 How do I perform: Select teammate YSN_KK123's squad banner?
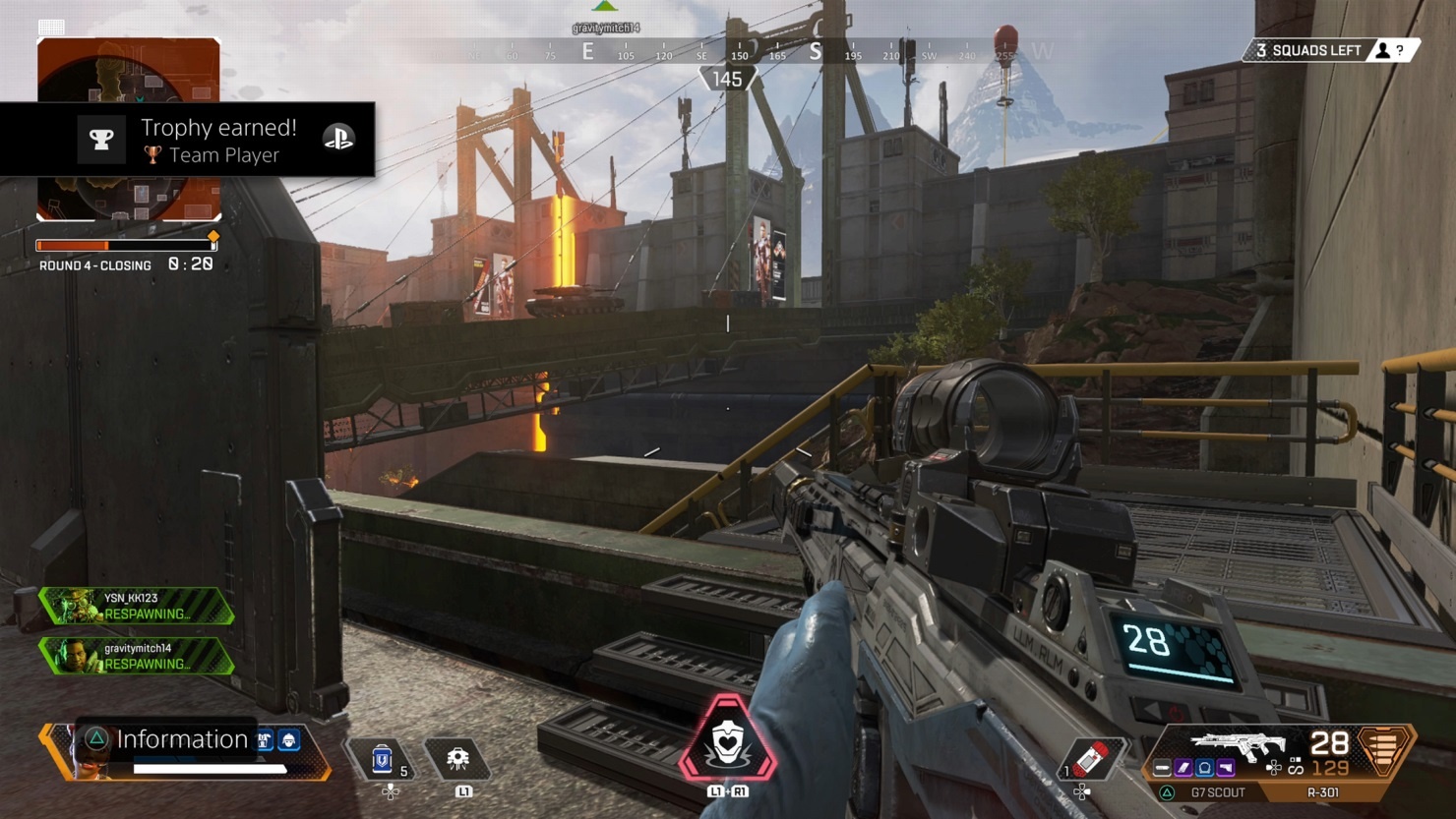136,606
